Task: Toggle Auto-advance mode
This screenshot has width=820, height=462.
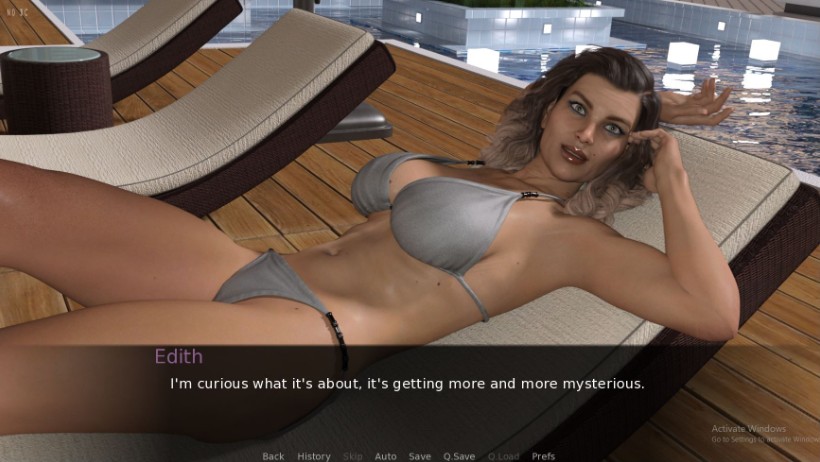Action: [x=385, y=456]
